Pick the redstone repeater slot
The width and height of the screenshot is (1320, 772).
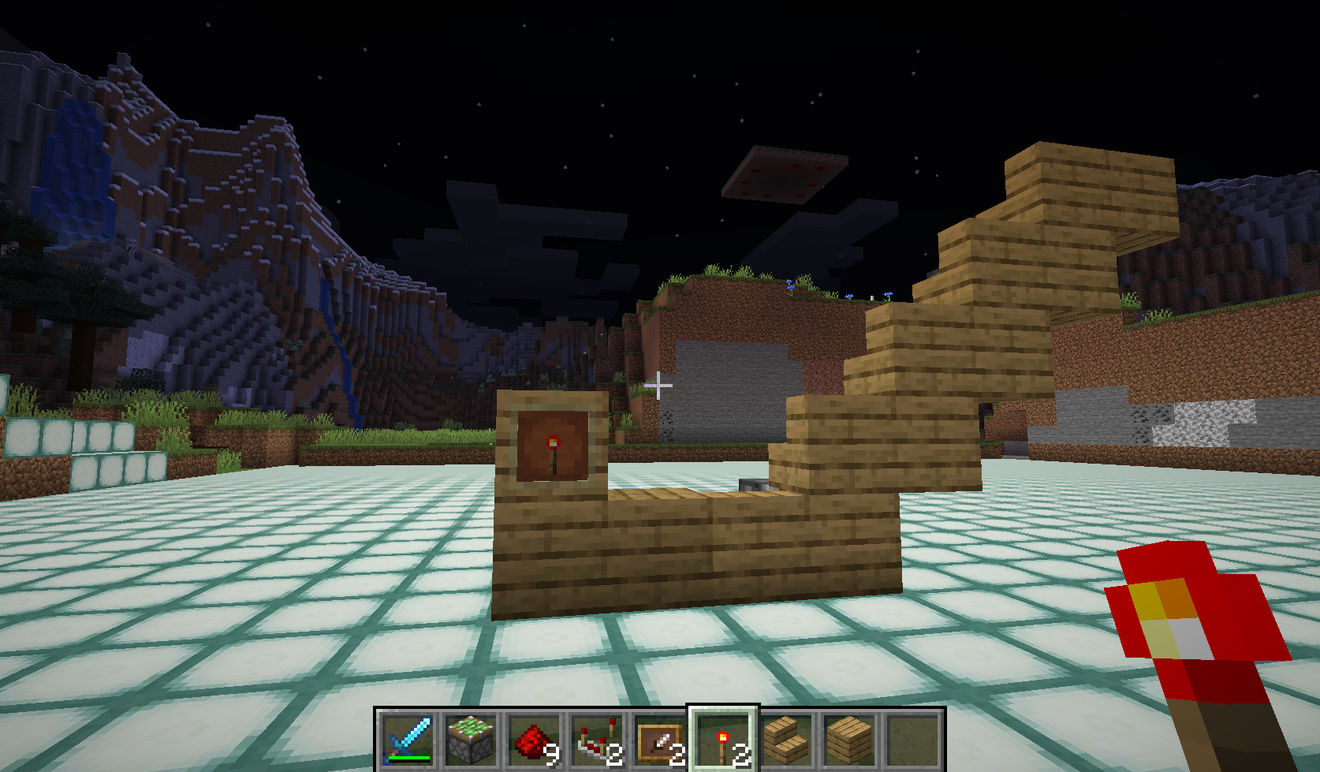(596, 740)
